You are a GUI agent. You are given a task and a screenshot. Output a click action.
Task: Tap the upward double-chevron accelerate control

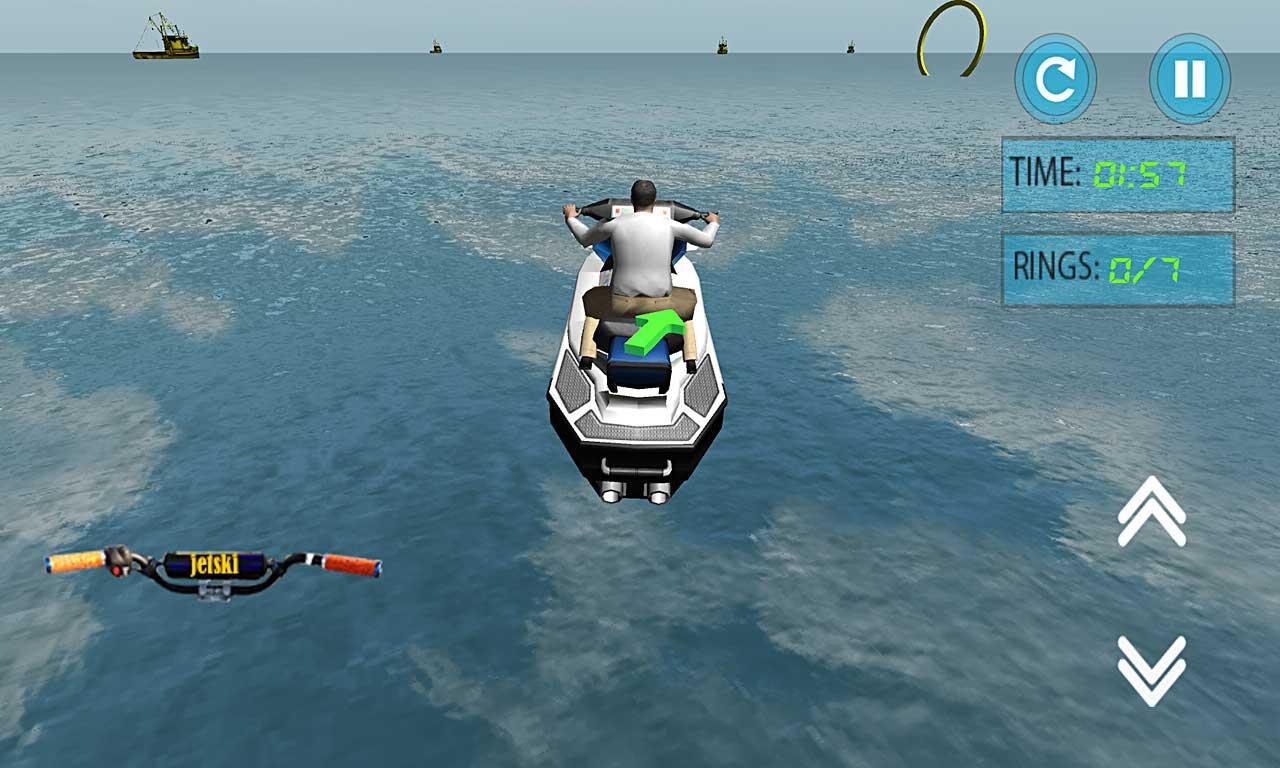pyautogui.click(x=1150, y=510)
